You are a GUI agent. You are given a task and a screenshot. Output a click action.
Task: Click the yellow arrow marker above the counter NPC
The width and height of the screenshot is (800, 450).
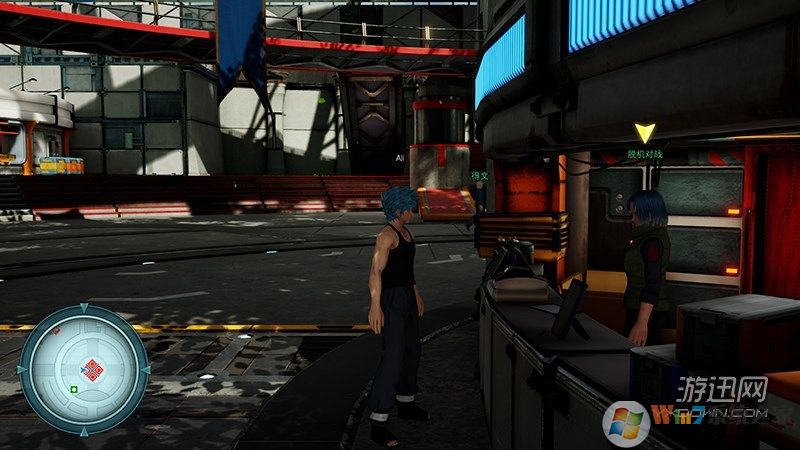click(x=645, y=133)
